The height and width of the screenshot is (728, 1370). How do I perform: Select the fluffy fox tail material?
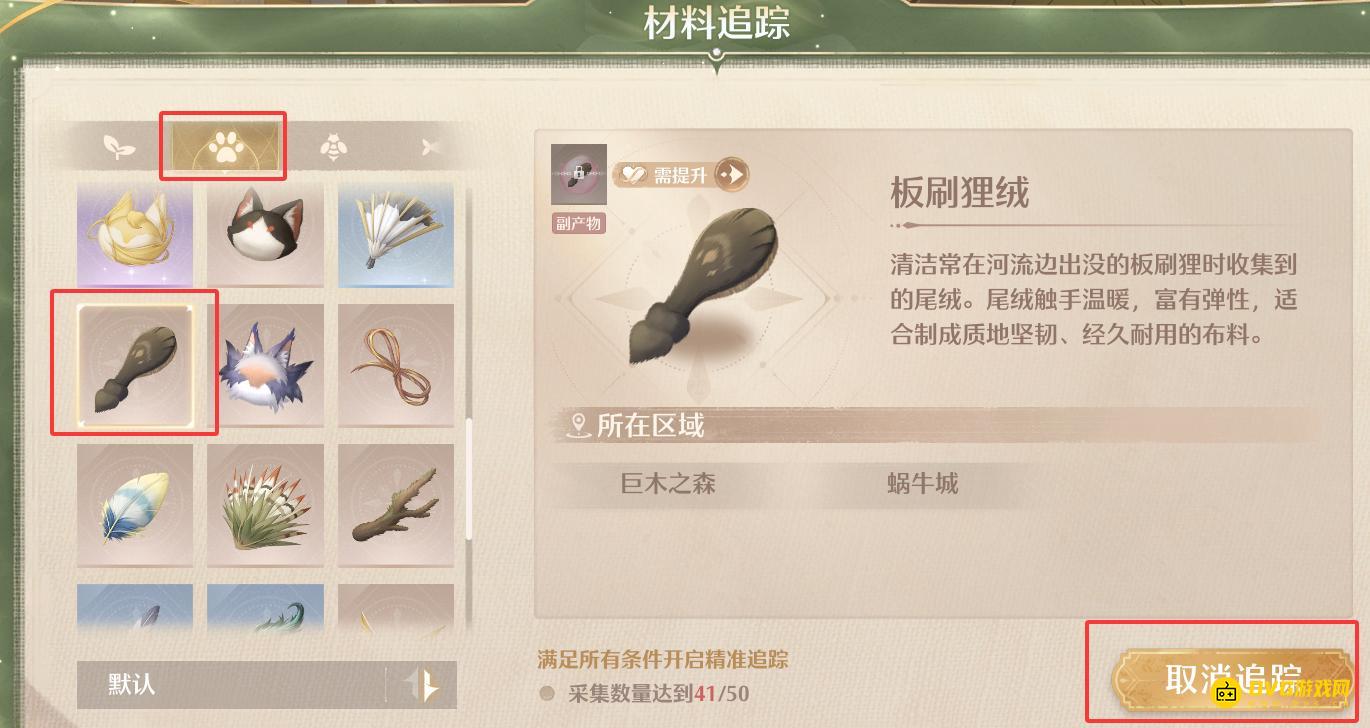pos(265,364)
